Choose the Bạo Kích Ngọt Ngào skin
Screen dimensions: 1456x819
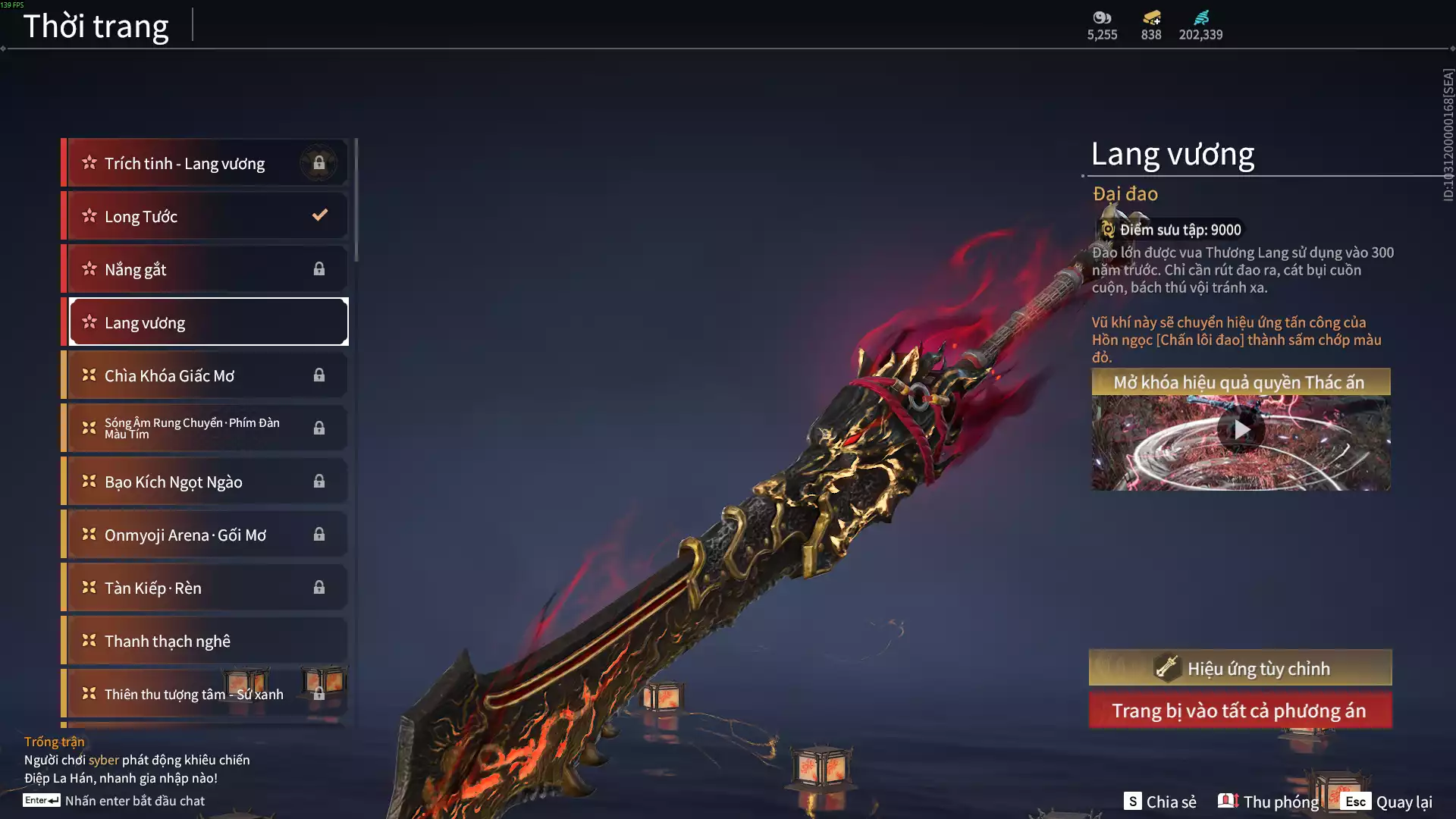pos(205,482)
